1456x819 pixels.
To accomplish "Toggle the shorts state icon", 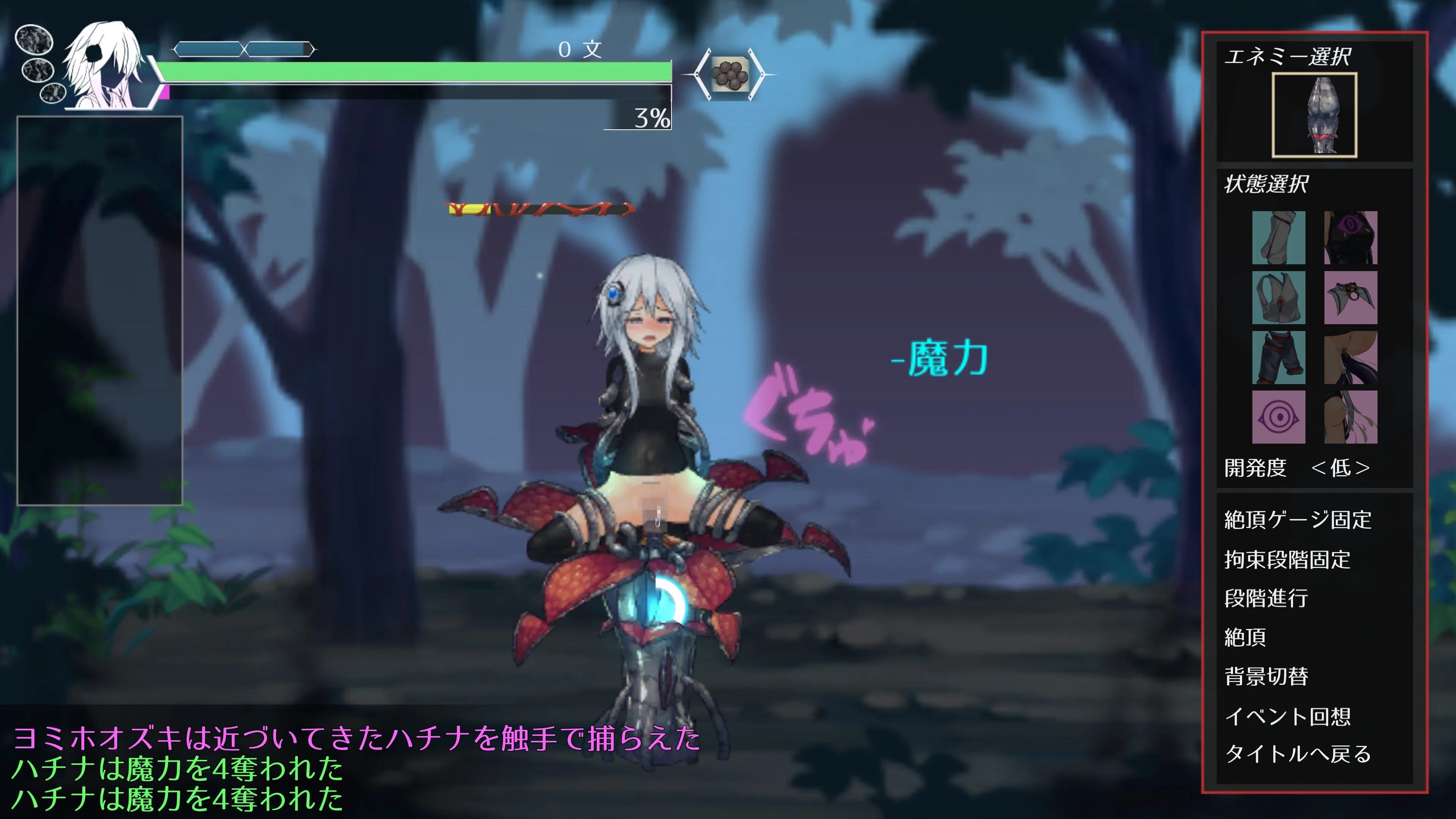I will click(x=1278, y=357).
